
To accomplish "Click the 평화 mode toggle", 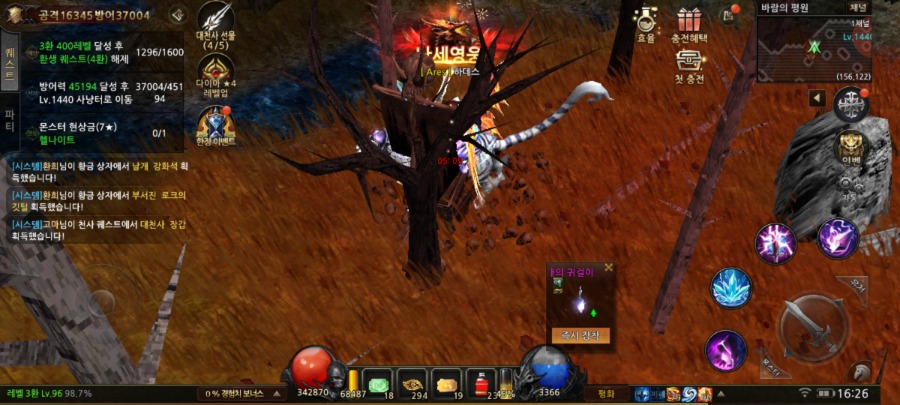I will [605, 394].
